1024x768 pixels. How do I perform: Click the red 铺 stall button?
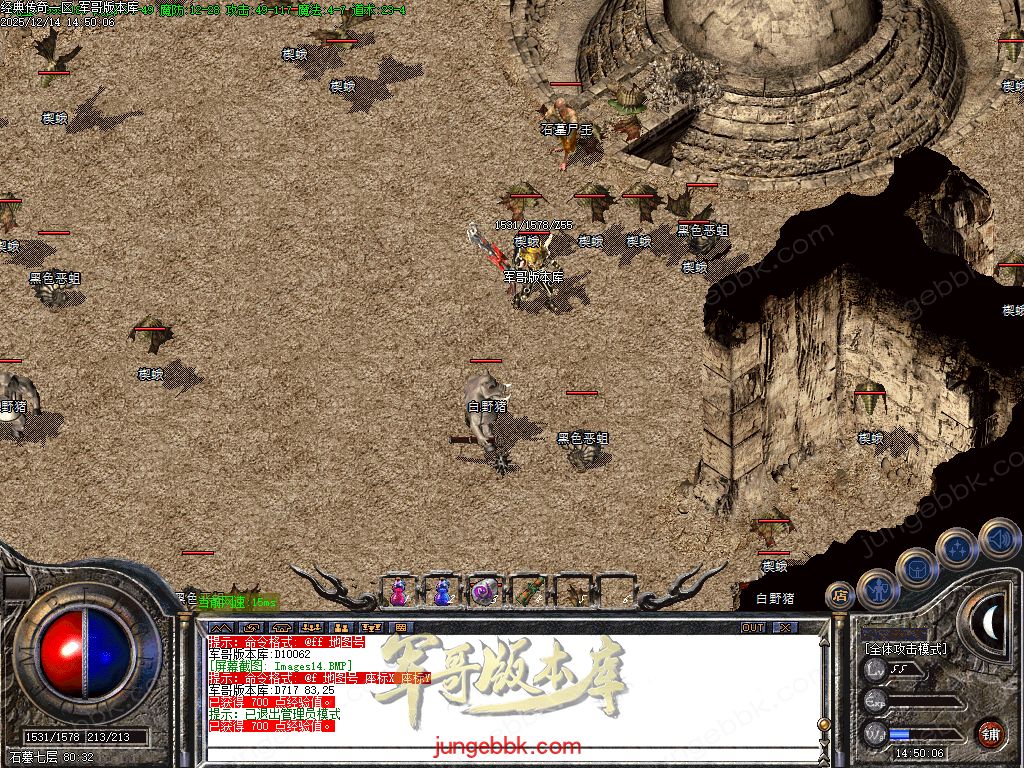point(990,732)
